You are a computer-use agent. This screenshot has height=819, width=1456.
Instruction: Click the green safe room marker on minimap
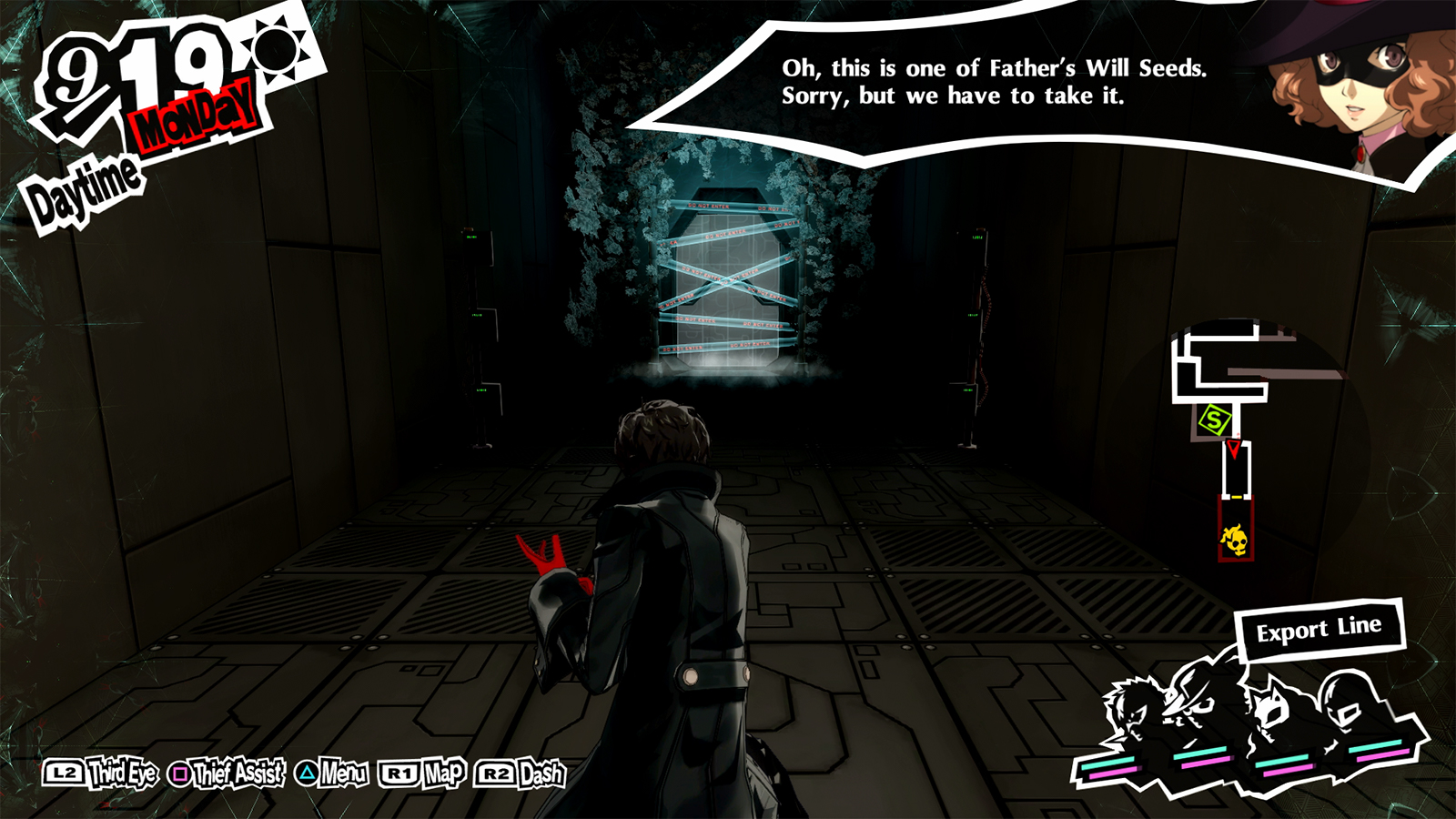click(1213, 419)
